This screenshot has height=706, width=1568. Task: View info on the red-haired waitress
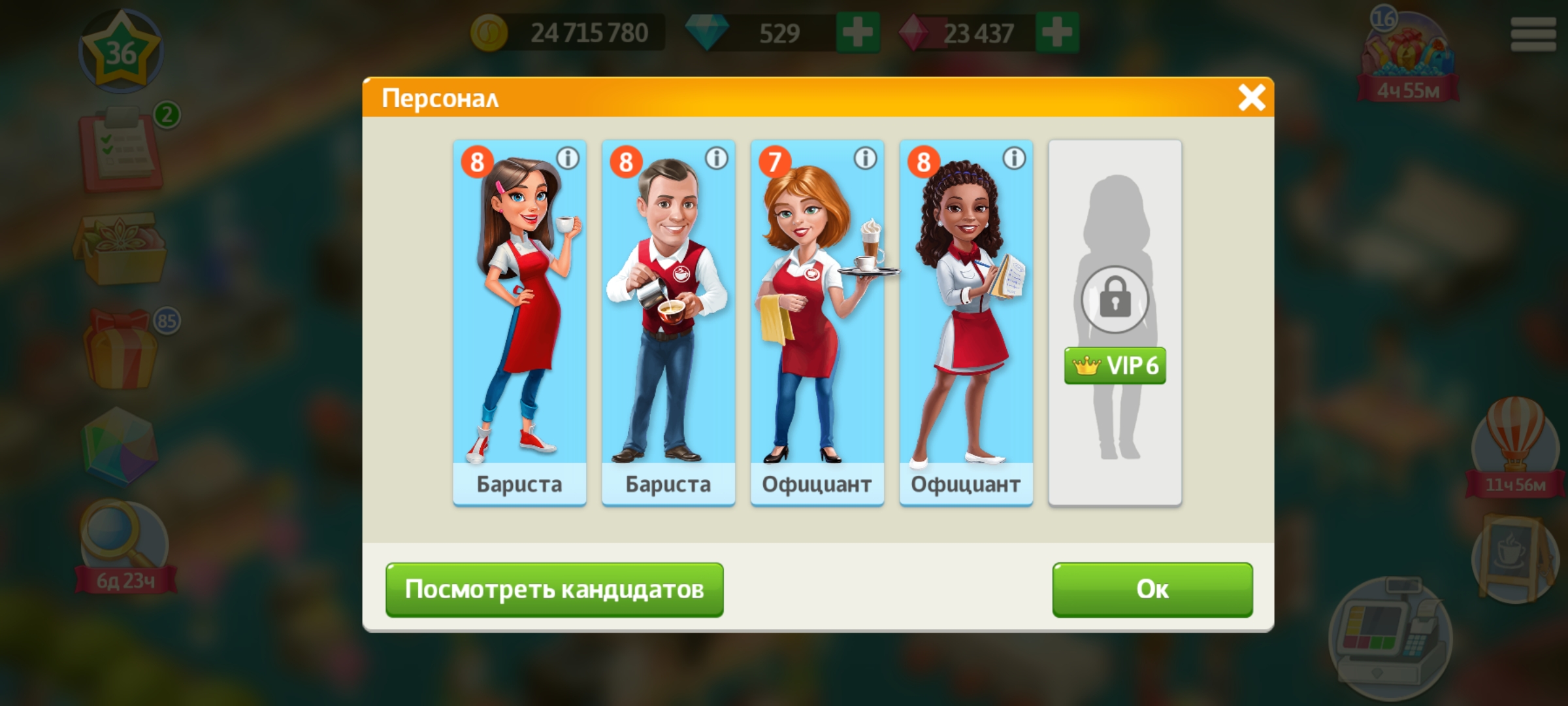point(866,158)
